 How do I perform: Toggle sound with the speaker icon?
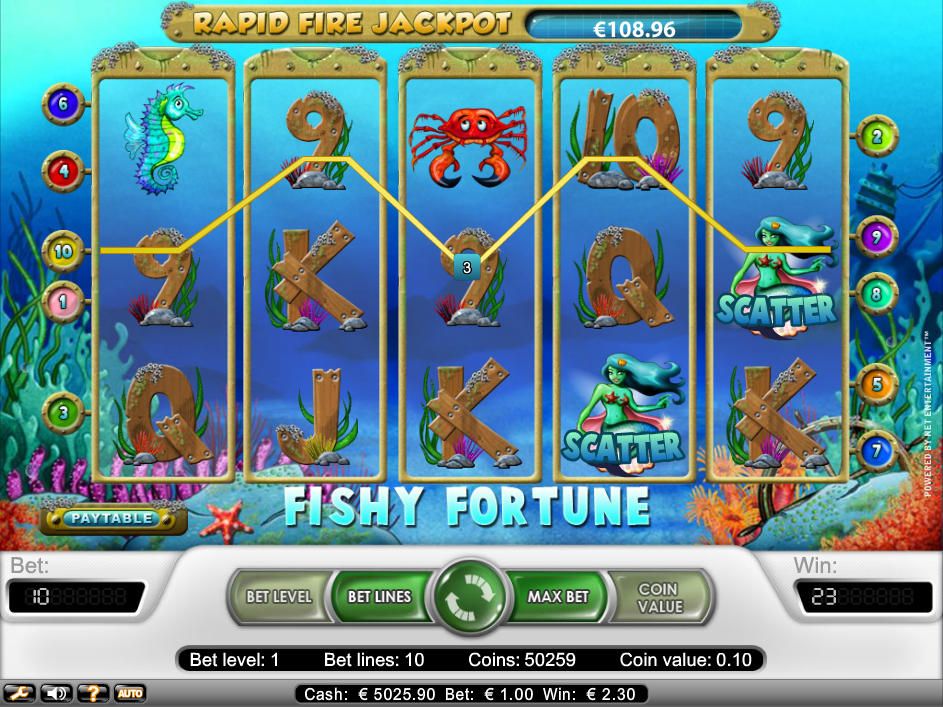point(57,692)
